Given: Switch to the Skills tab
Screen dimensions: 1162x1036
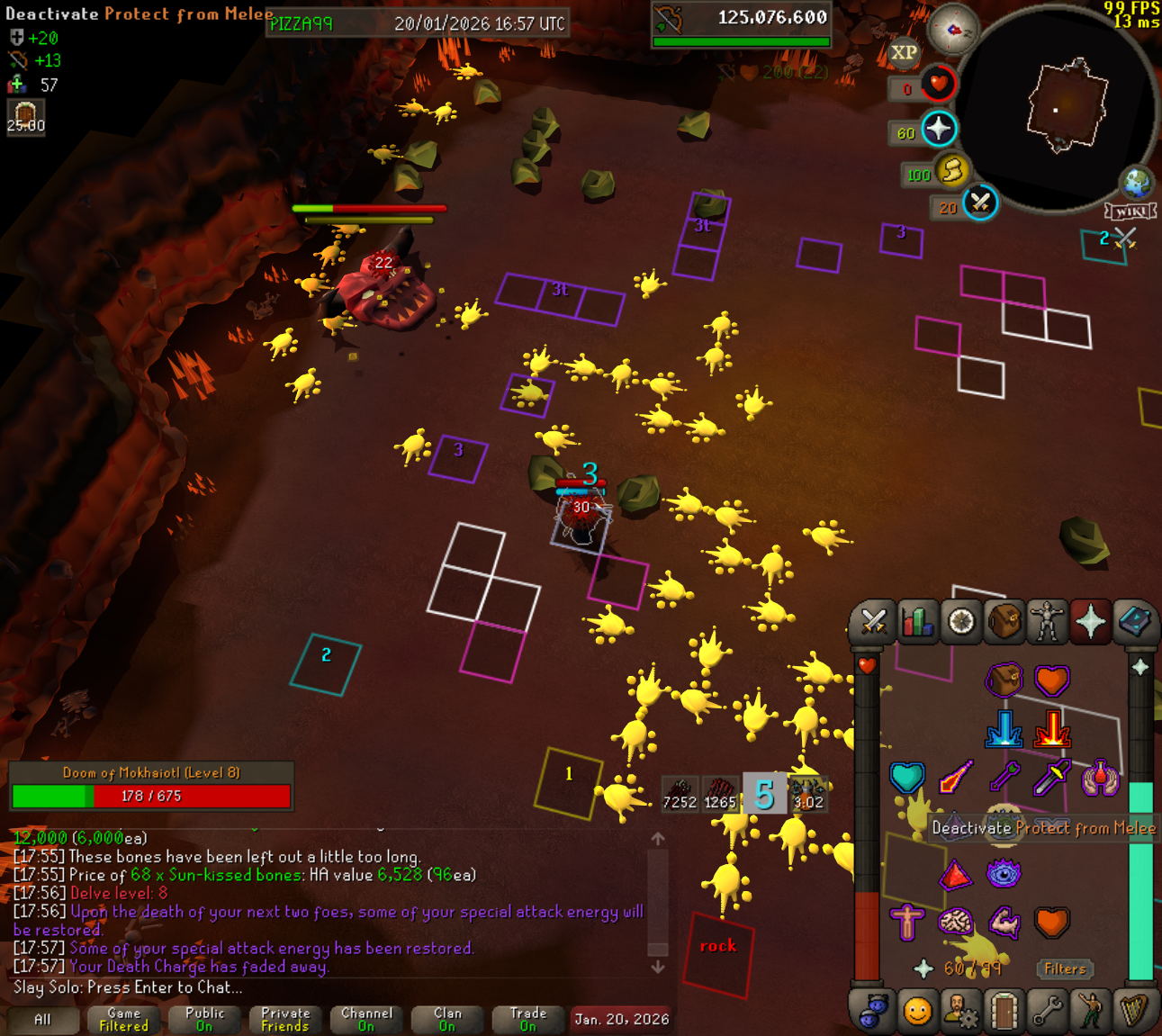Looking at the screenshot, I should click(916, 622).
